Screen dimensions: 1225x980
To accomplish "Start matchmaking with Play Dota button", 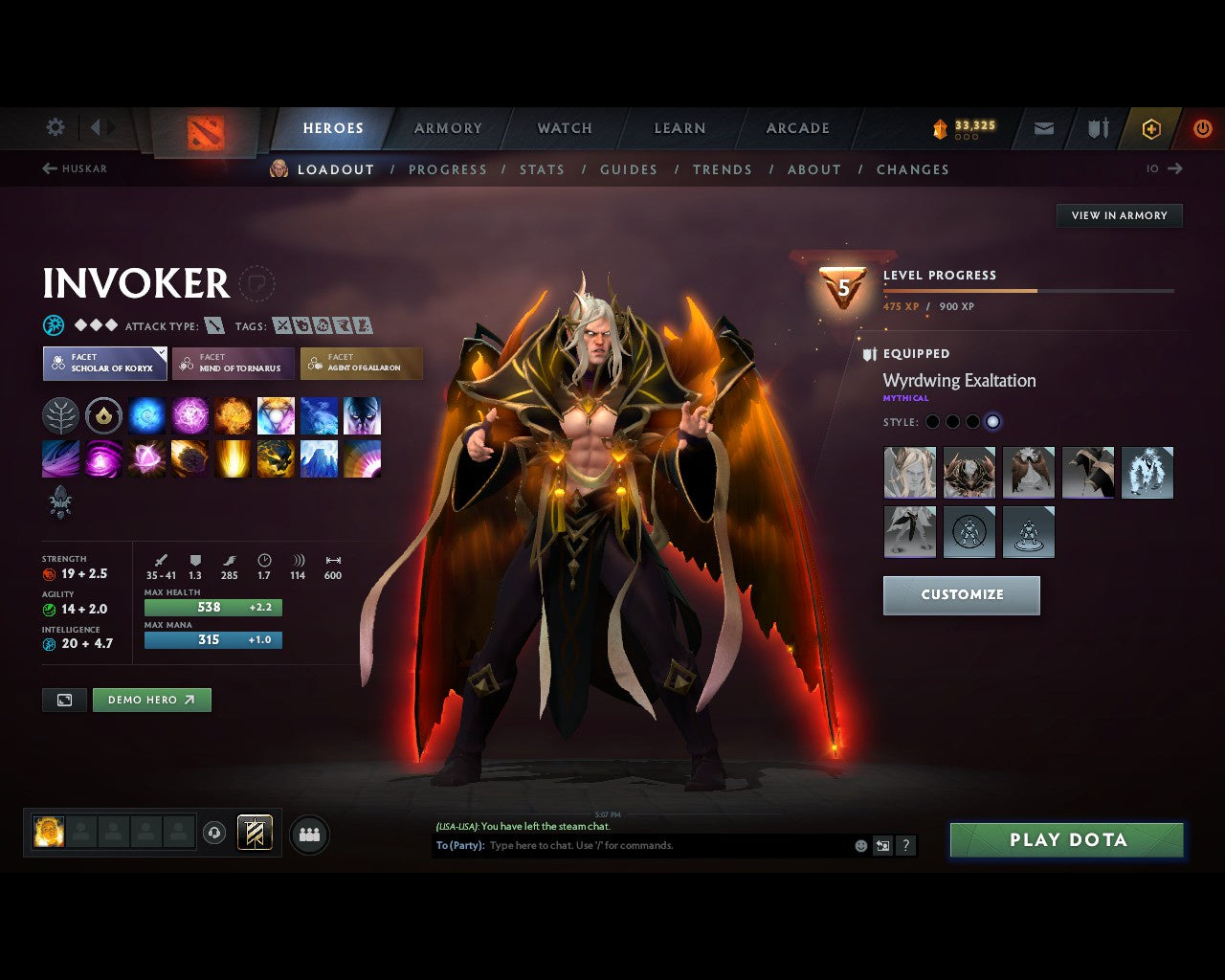I will coord(1067,840).
